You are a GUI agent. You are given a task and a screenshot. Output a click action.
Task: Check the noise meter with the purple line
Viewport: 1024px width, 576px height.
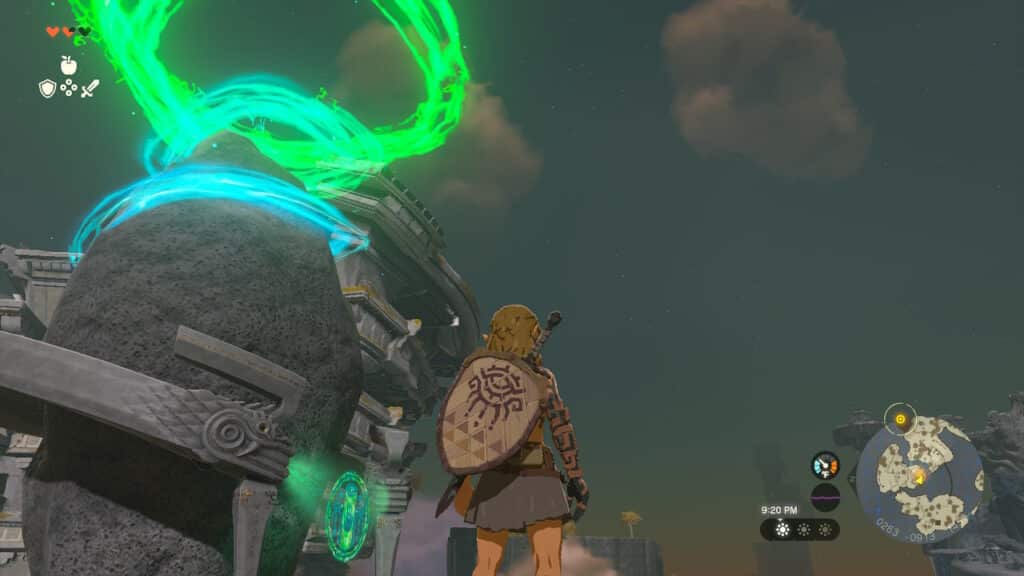[x=825, y=497]
